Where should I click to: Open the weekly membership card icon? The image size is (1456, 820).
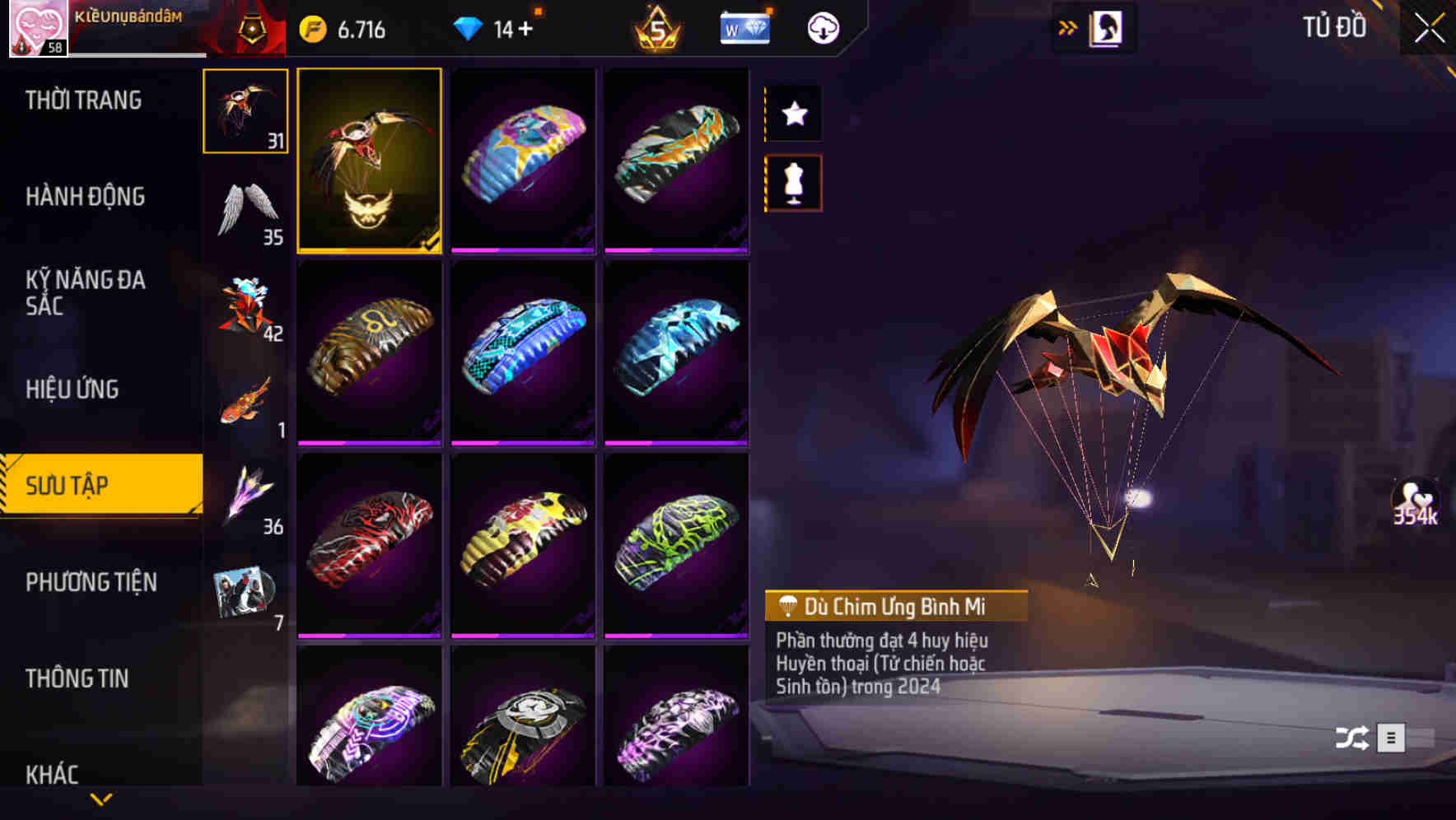[744, 27]
